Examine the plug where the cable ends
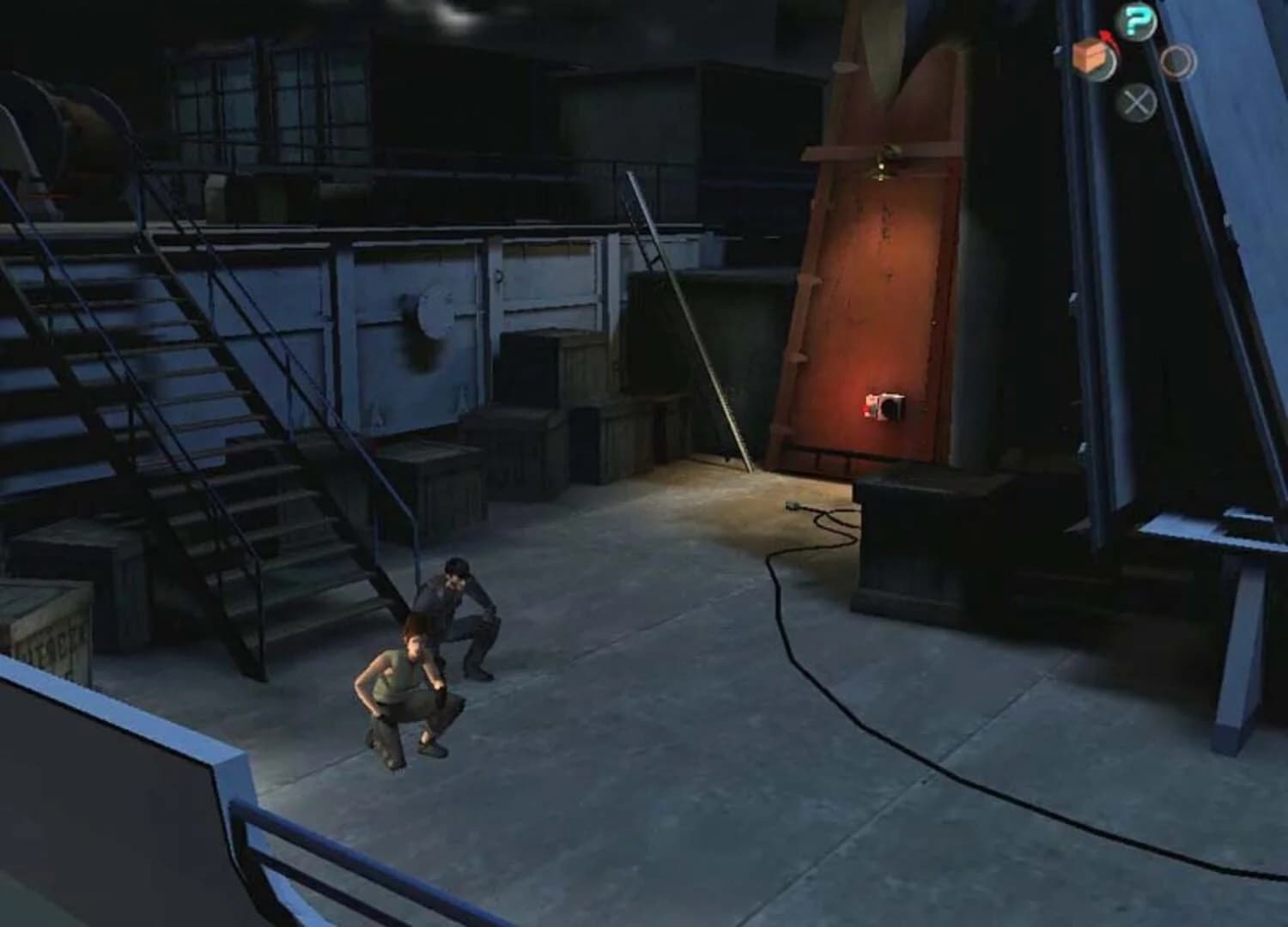The image size is (1288, 927). coord(794,505)
